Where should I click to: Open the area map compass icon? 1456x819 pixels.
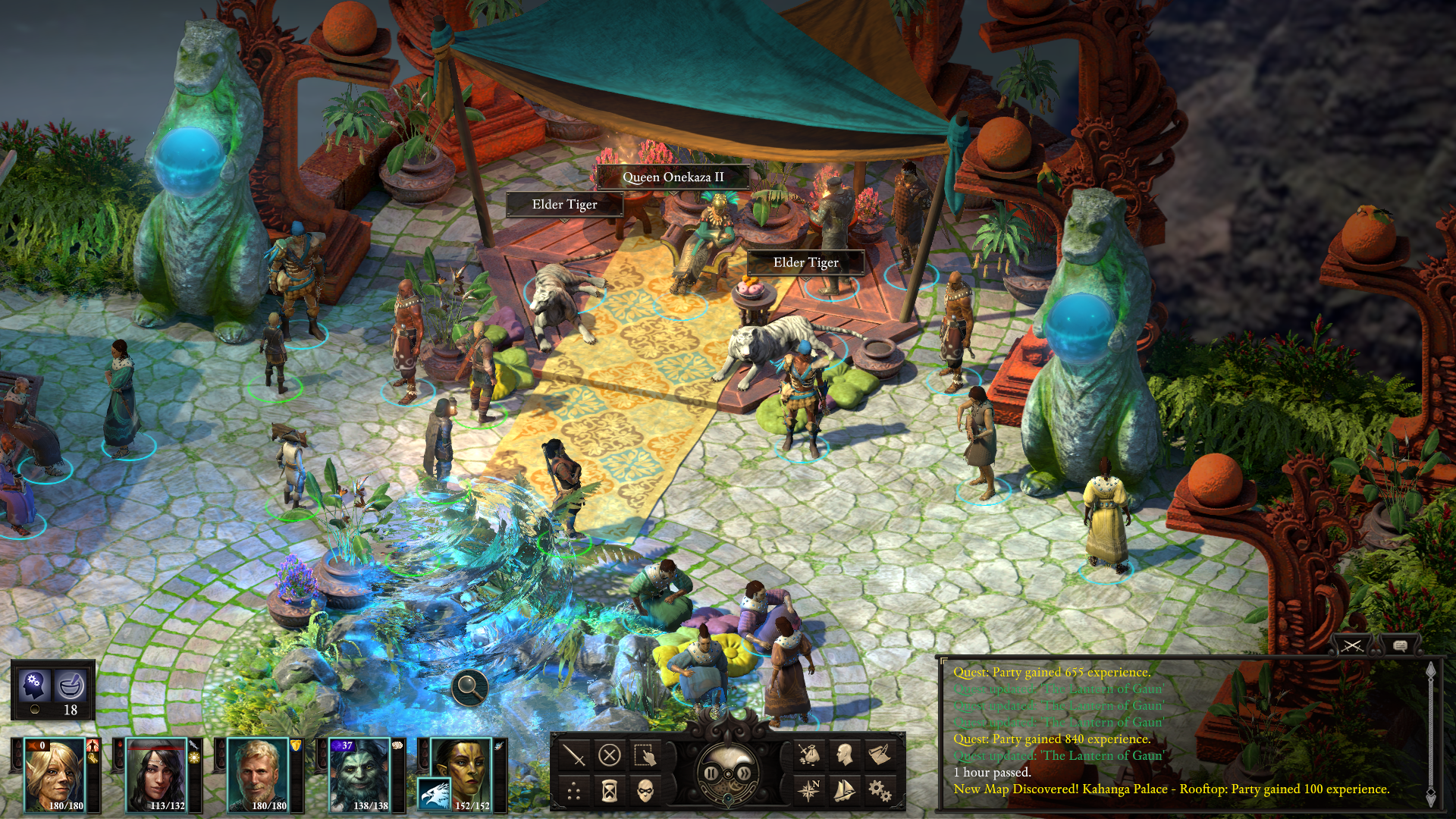pos(809,790)
